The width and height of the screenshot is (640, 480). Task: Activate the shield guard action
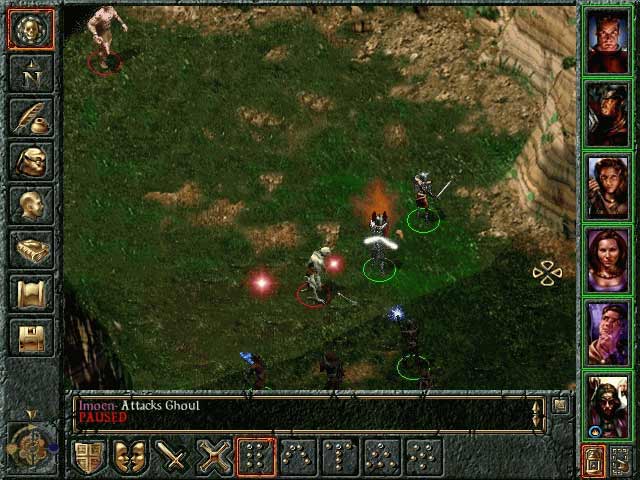click(90, 456)
